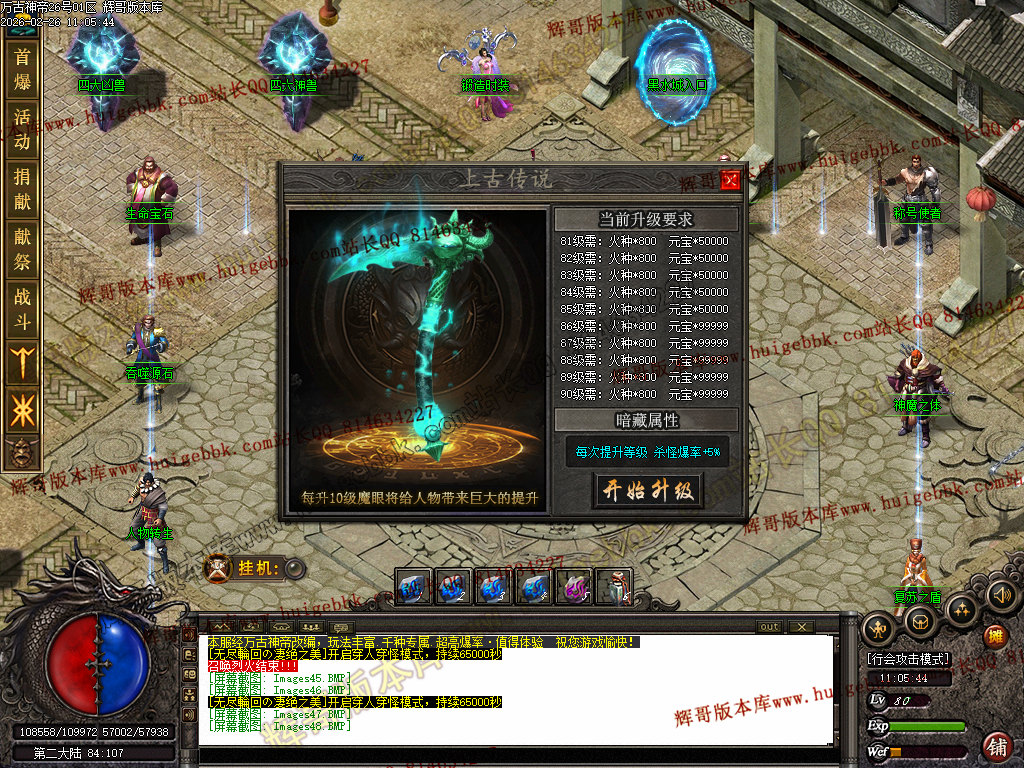Viewport: 1024px width, 768px height.
Task: Open the skills sparkle icon button
Action: coord(961,608)
